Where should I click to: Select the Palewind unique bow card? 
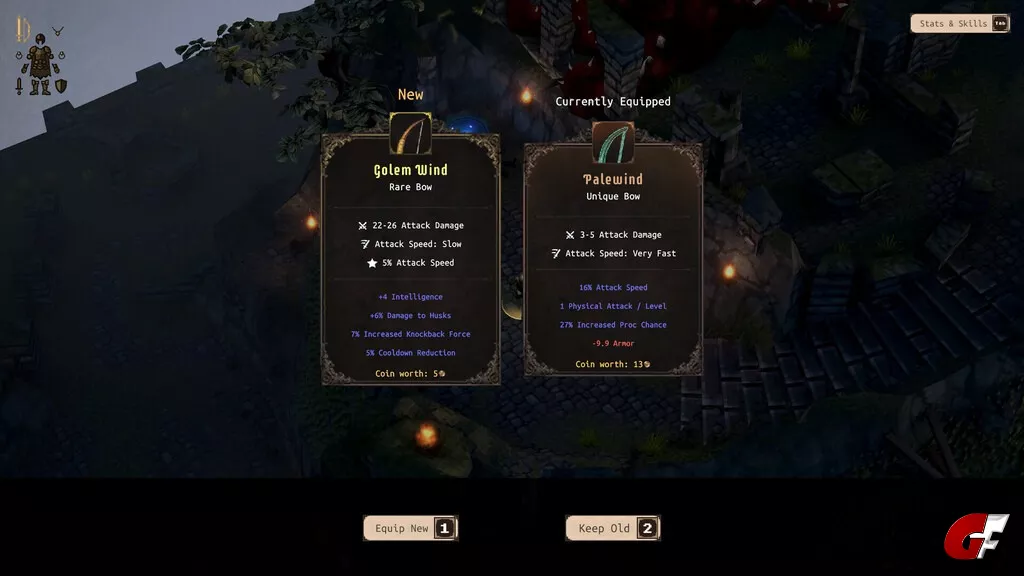tap(613, 265)
